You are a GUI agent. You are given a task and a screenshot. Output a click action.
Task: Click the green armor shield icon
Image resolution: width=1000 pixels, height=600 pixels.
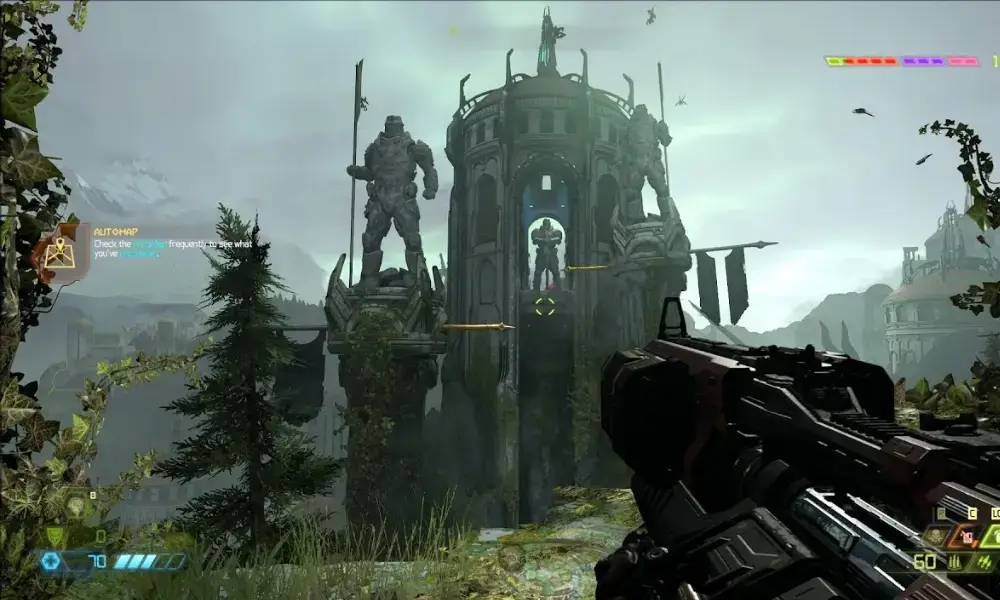click(56, 537)
